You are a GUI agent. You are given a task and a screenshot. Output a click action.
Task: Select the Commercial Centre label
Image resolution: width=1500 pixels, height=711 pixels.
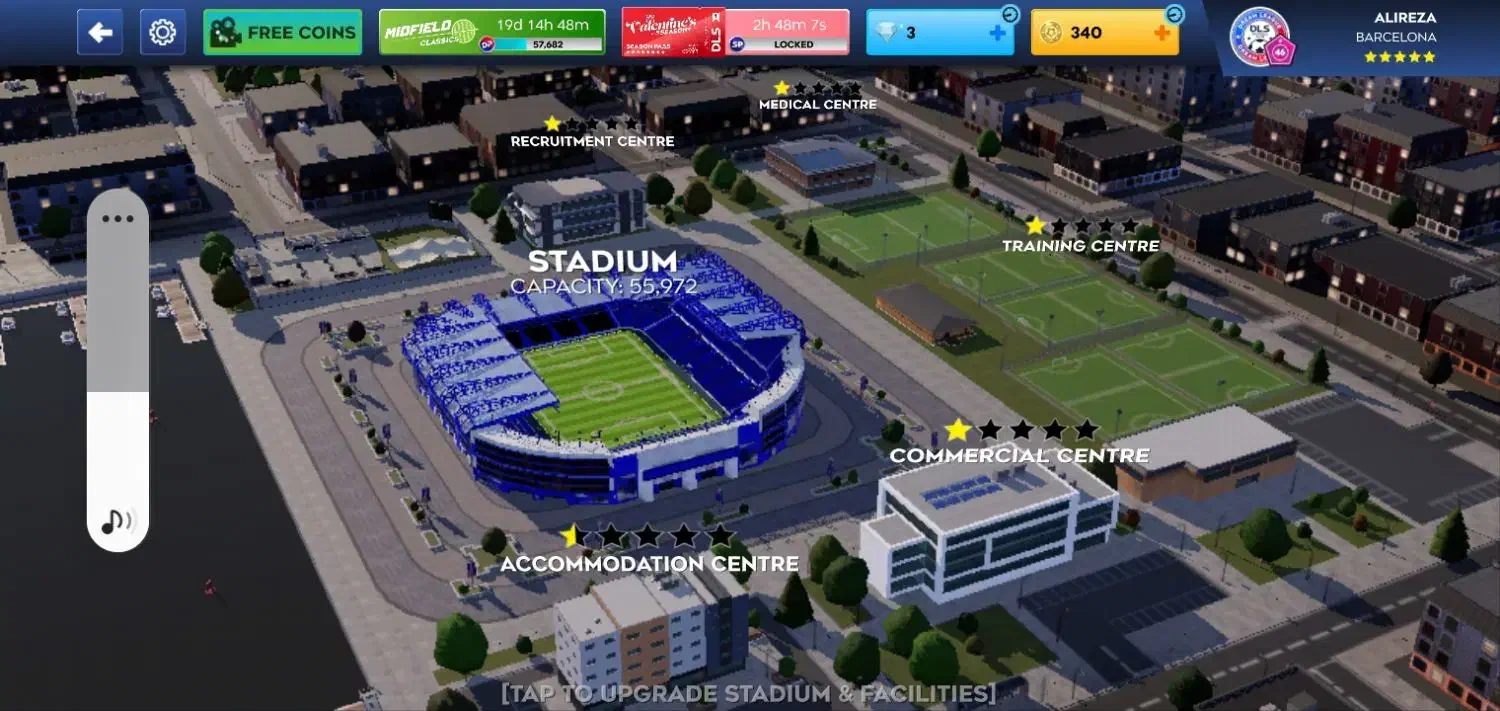(1019, 455)
